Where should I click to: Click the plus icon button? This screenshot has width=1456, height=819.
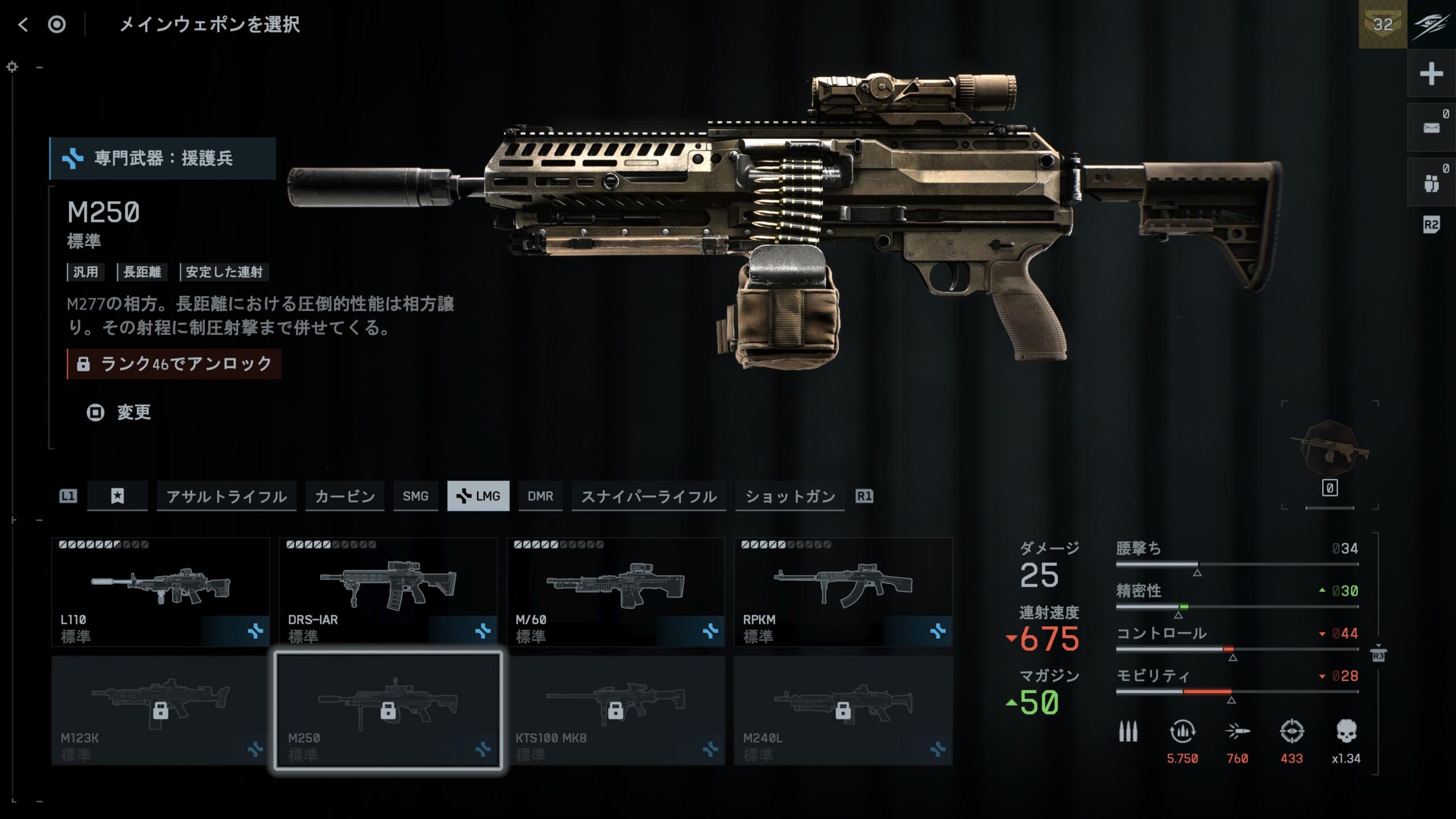1431,74
